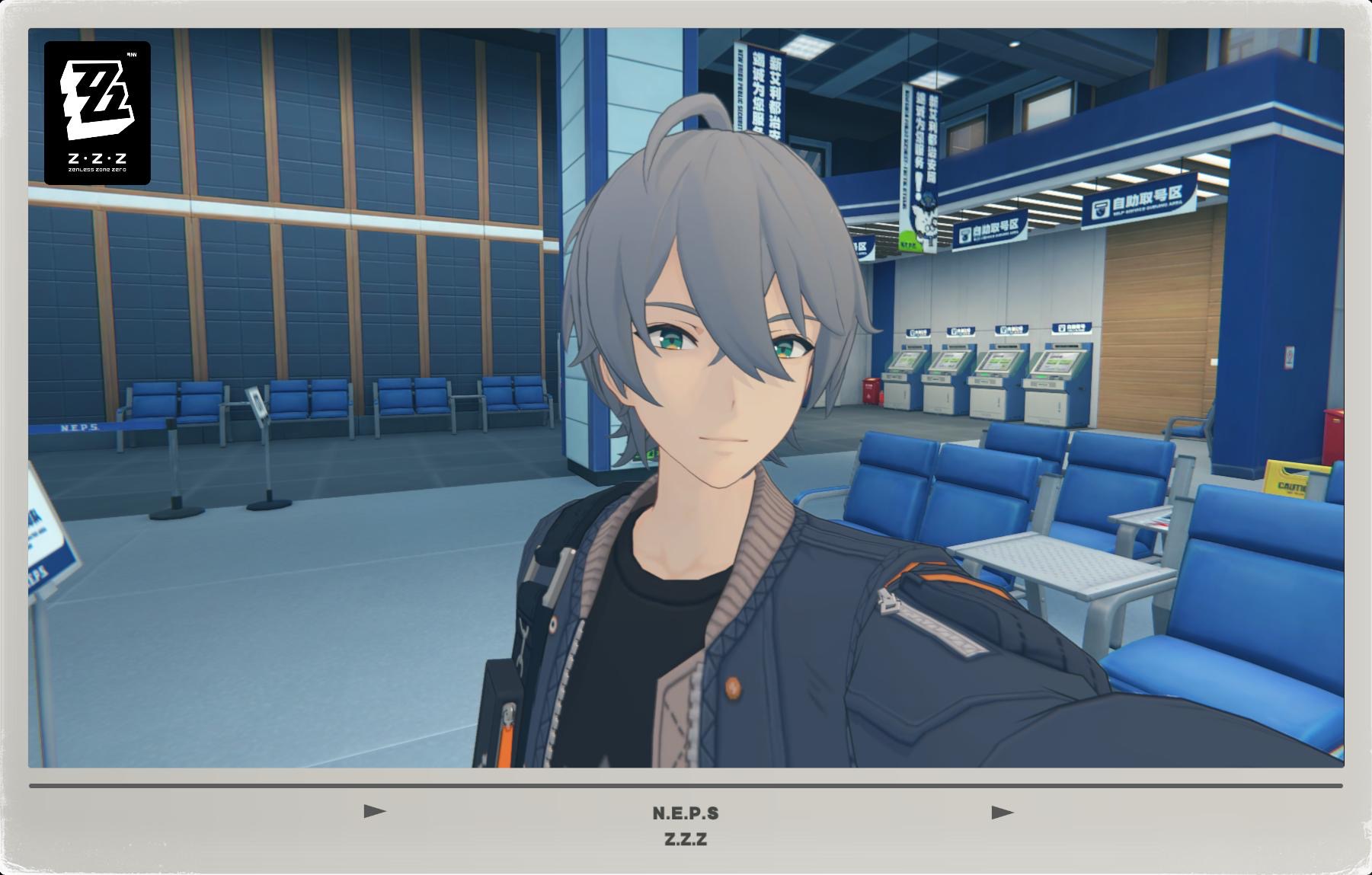Click the wall-mounted warning placard by the door
1372x875 pixels.
pyautogui.click(x=1290, y=356)
